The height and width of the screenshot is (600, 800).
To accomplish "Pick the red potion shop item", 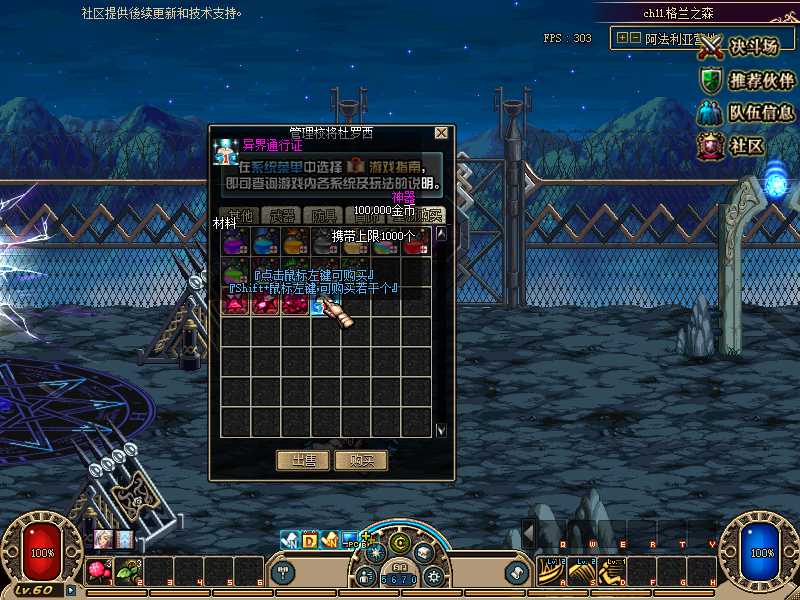I will tap(415, 241).
